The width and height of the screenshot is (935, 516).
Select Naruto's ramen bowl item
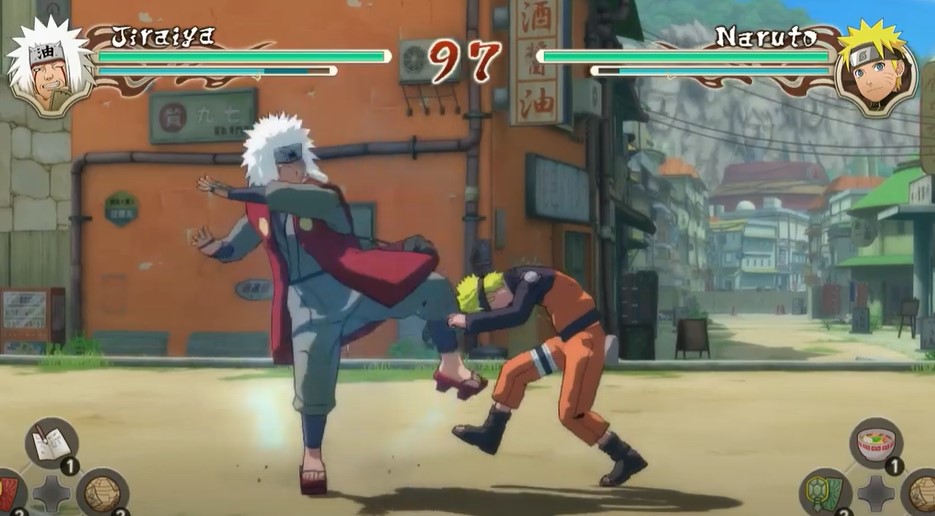pyautogui.click(x=876, y=444)
